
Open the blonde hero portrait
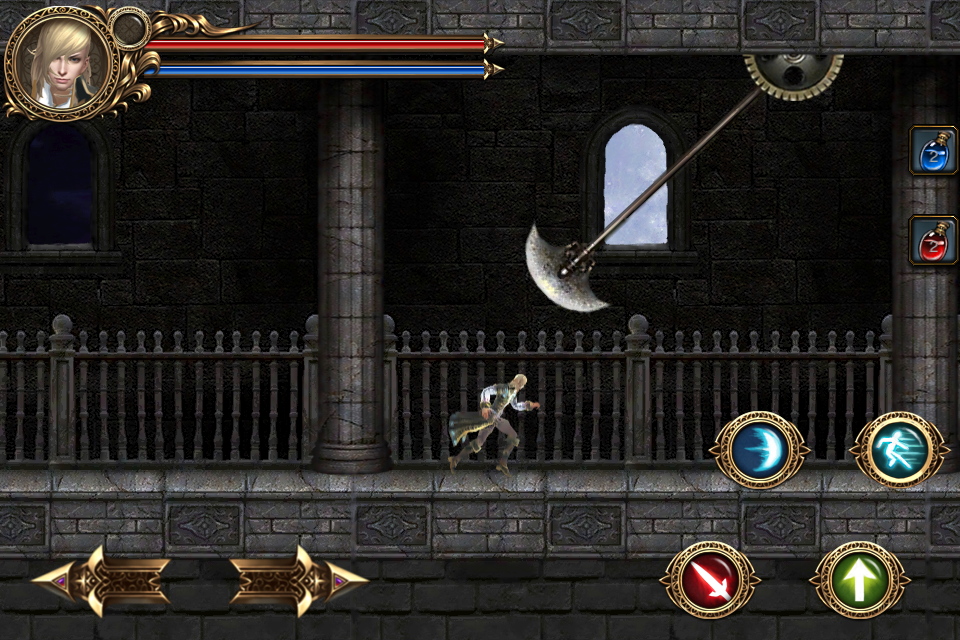click(x=62, y=62)
